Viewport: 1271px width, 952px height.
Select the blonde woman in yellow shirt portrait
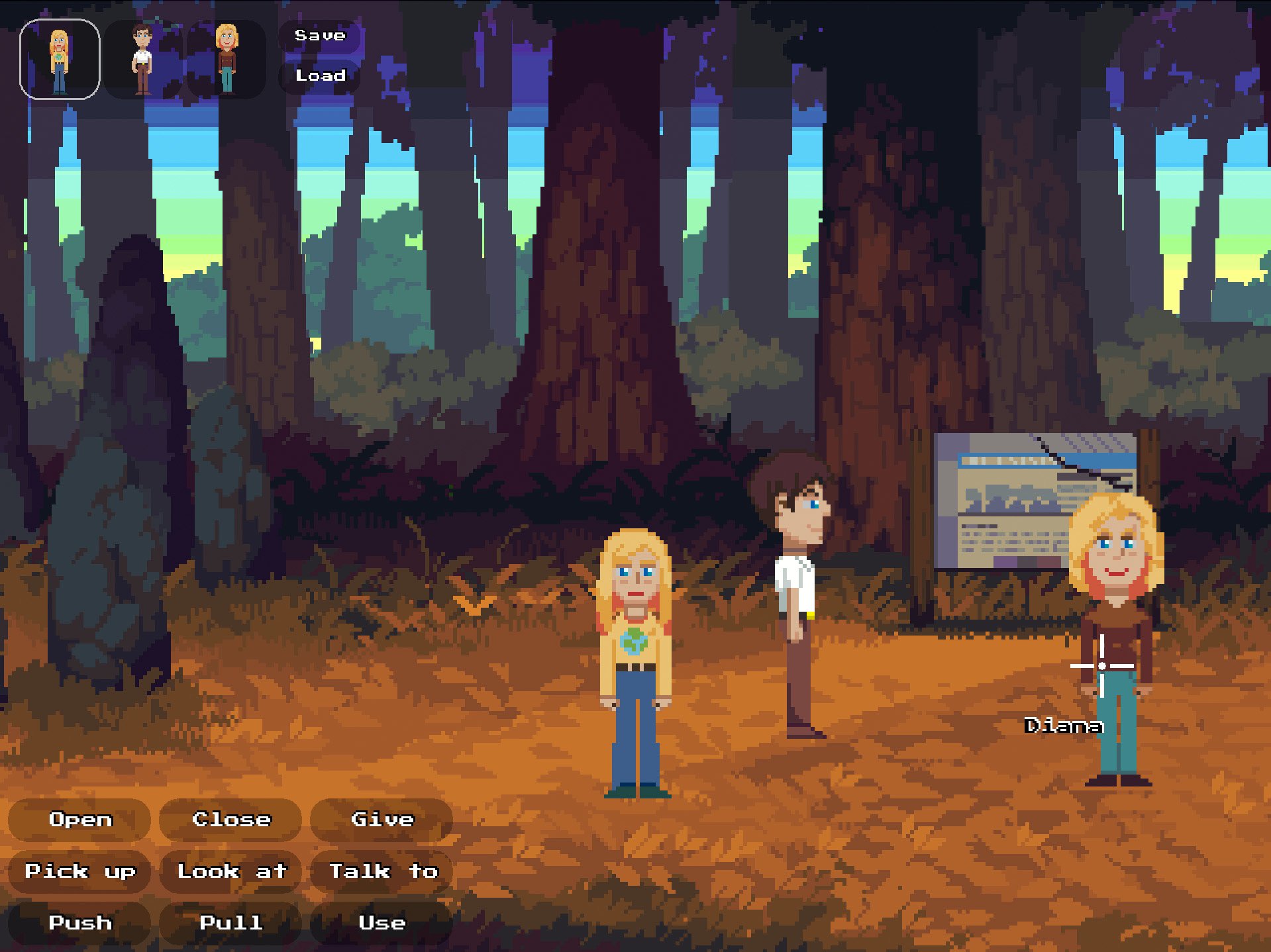point(60,60)
